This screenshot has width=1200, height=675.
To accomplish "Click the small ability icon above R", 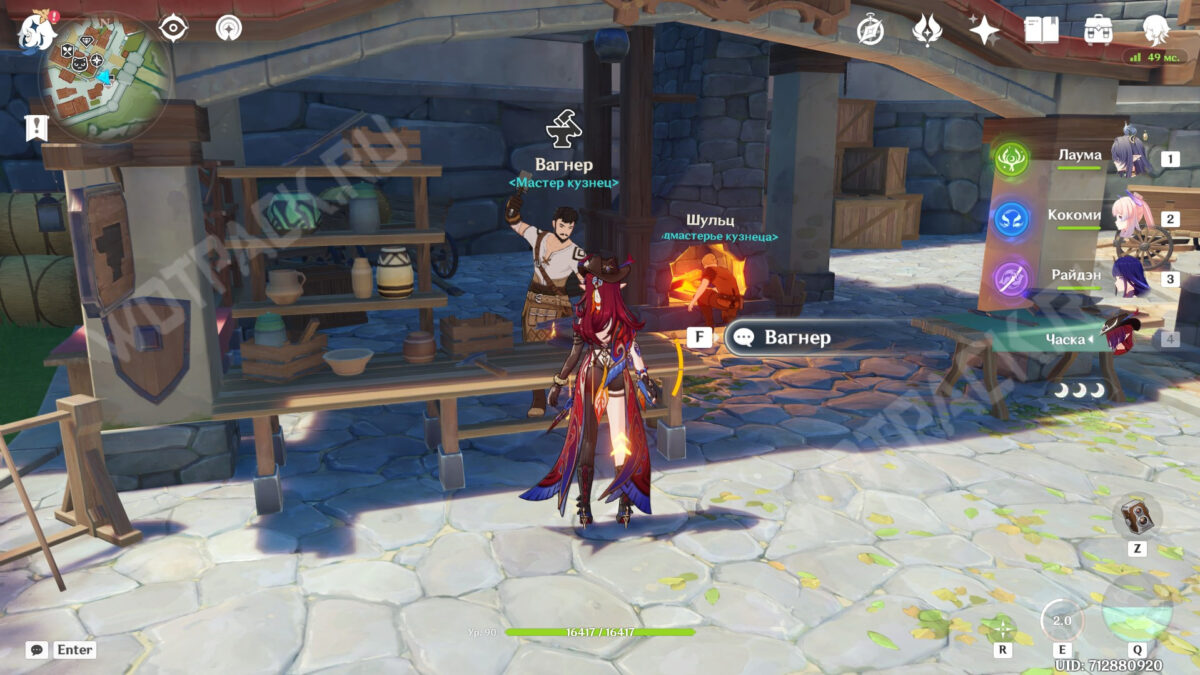I will pyautogui.click(x=1000, y=628).
